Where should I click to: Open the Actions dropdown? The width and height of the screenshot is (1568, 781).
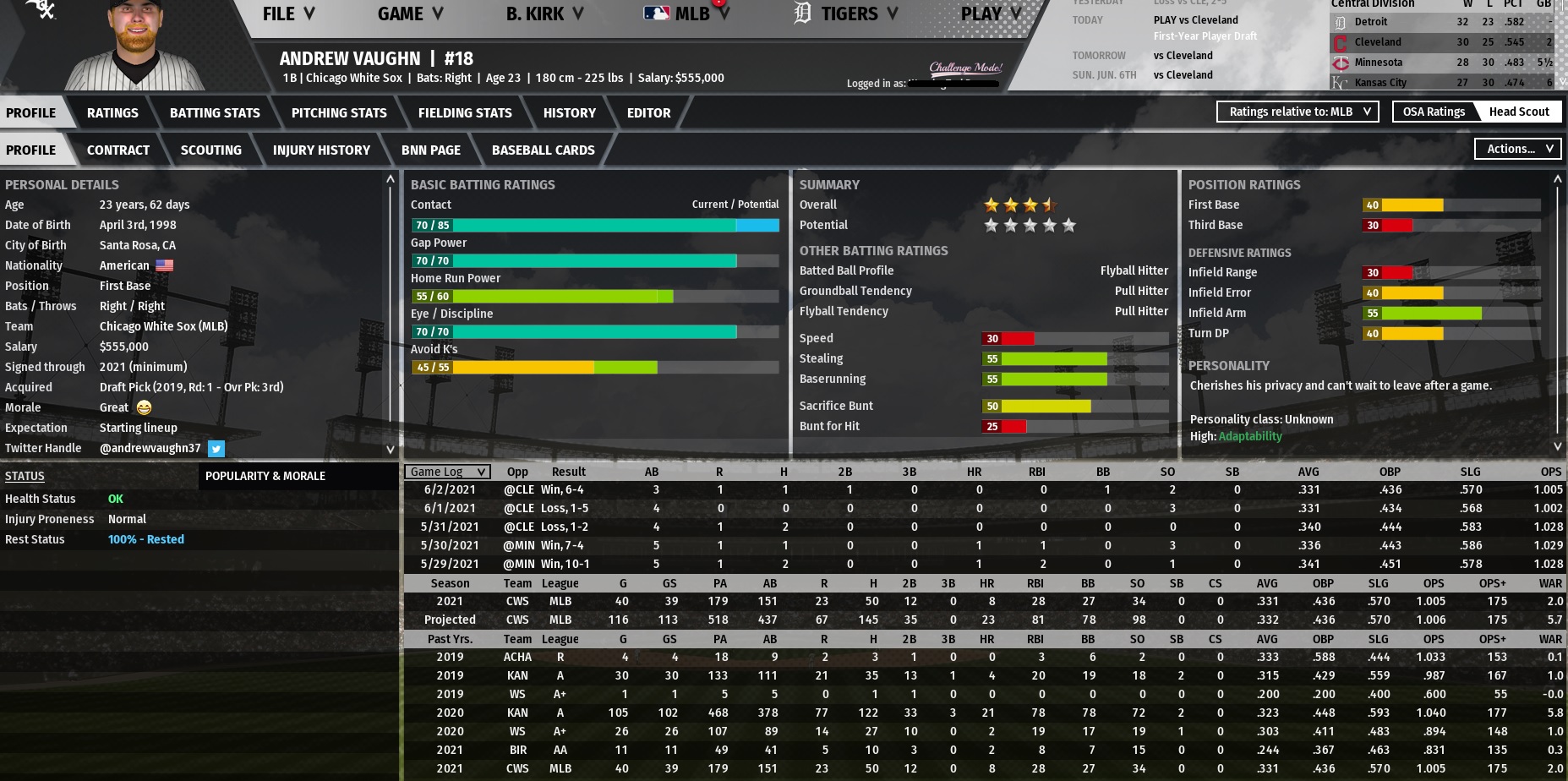coord(1518,149)
